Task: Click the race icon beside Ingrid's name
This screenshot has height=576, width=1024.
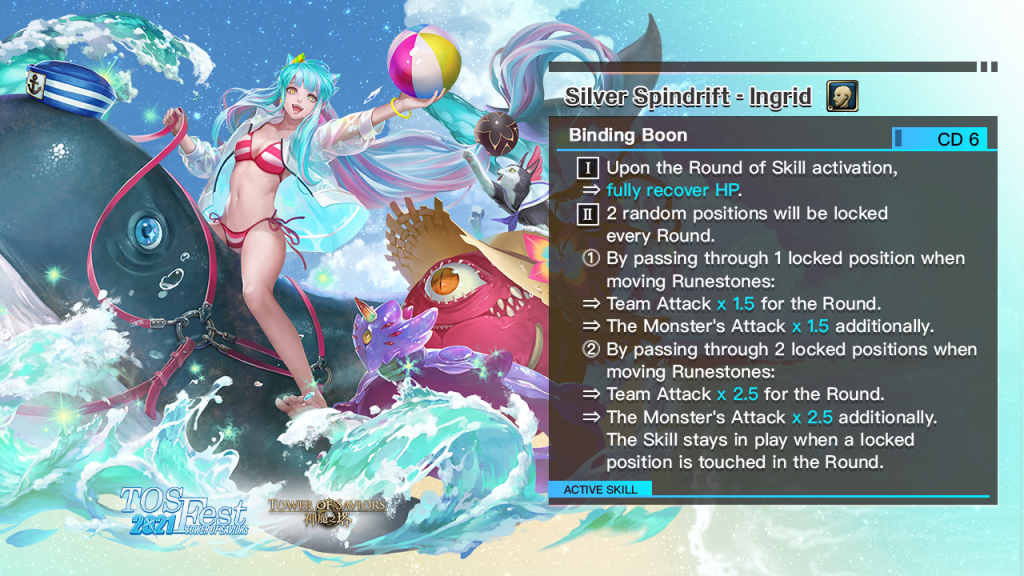Action: (842, 97)
